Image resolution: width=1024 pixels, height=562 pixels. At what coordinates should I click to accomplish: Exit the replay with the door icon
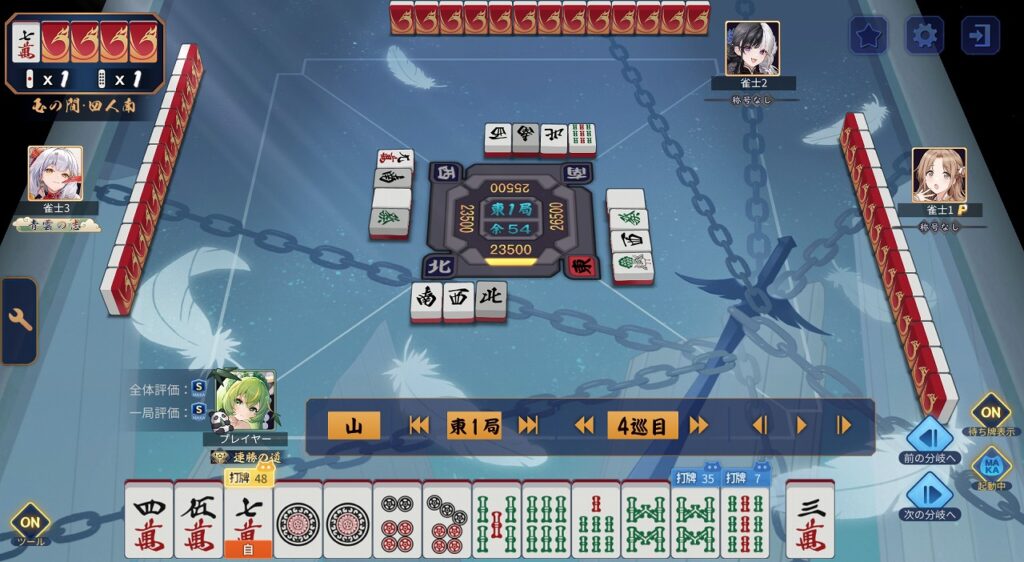[x=980, y=36]
